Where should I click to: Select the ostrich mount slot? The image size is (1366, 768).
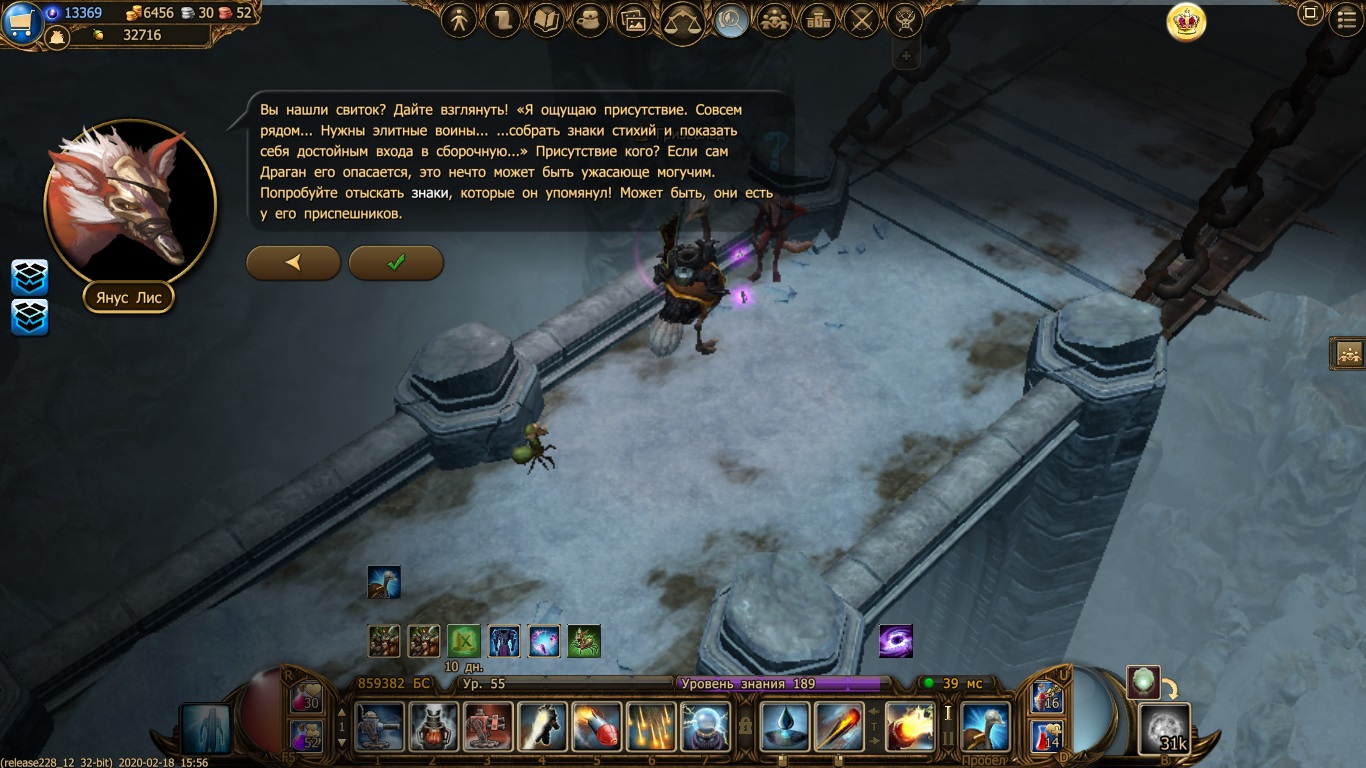[x=985, y=727]
